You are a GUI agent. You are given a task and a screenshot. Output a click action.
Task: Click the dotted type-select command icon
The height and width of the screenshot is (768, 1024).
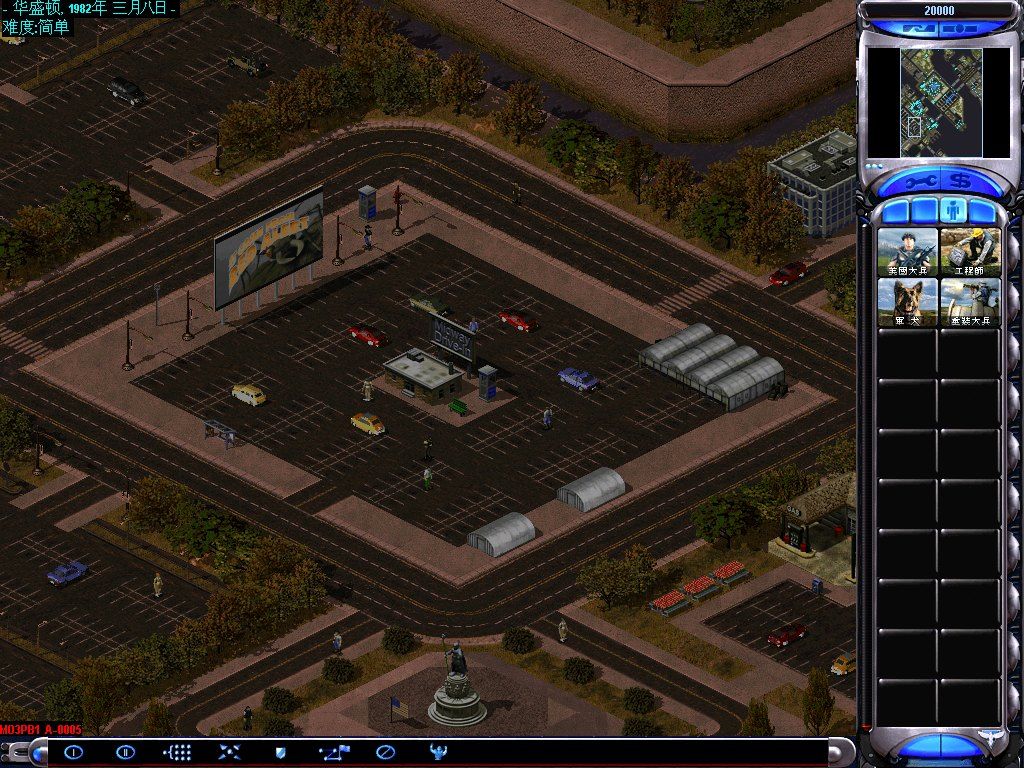(x=177, y=752)
